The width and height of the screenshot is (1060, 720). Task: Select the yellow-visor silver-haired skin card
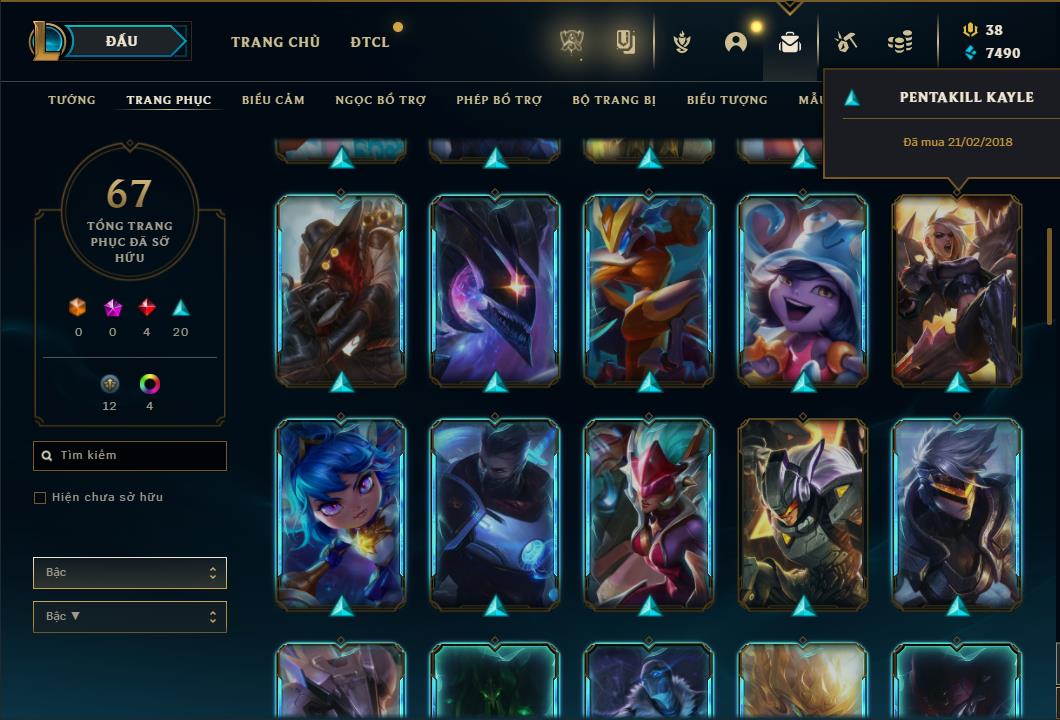tap(957, 514)
